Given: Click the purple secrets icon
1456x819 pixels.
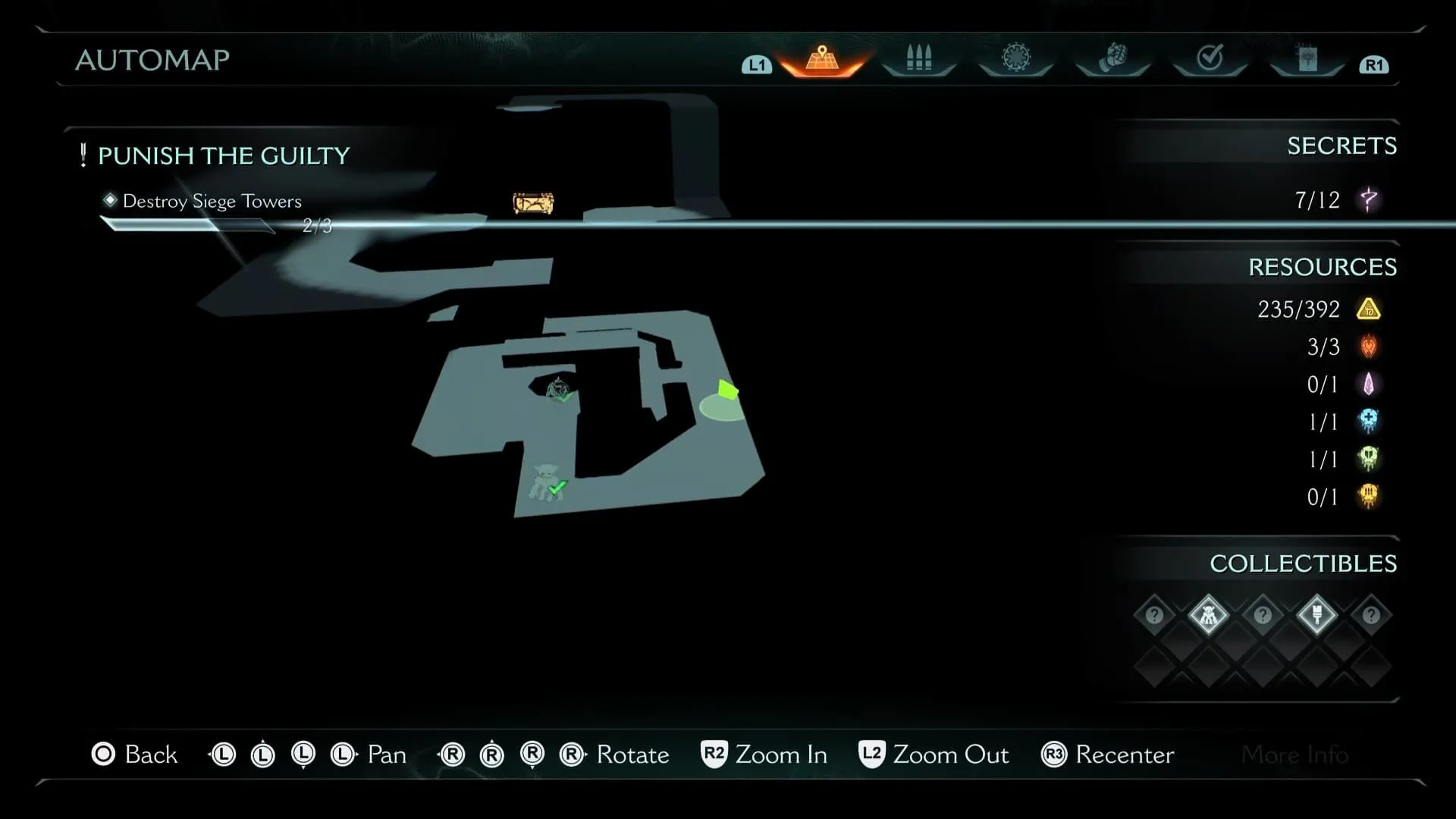Looking at the screenshot, I should coord(1369,200).
